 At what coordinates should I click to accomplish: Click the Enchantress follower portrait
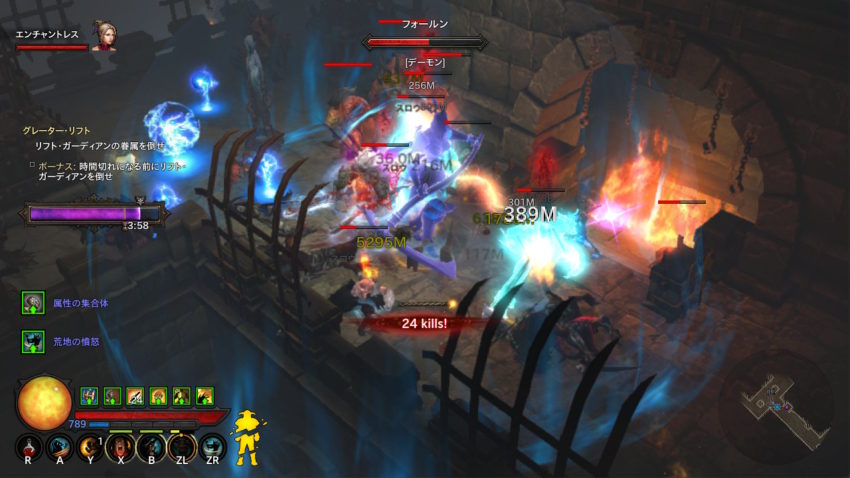(x=102, y=36)
